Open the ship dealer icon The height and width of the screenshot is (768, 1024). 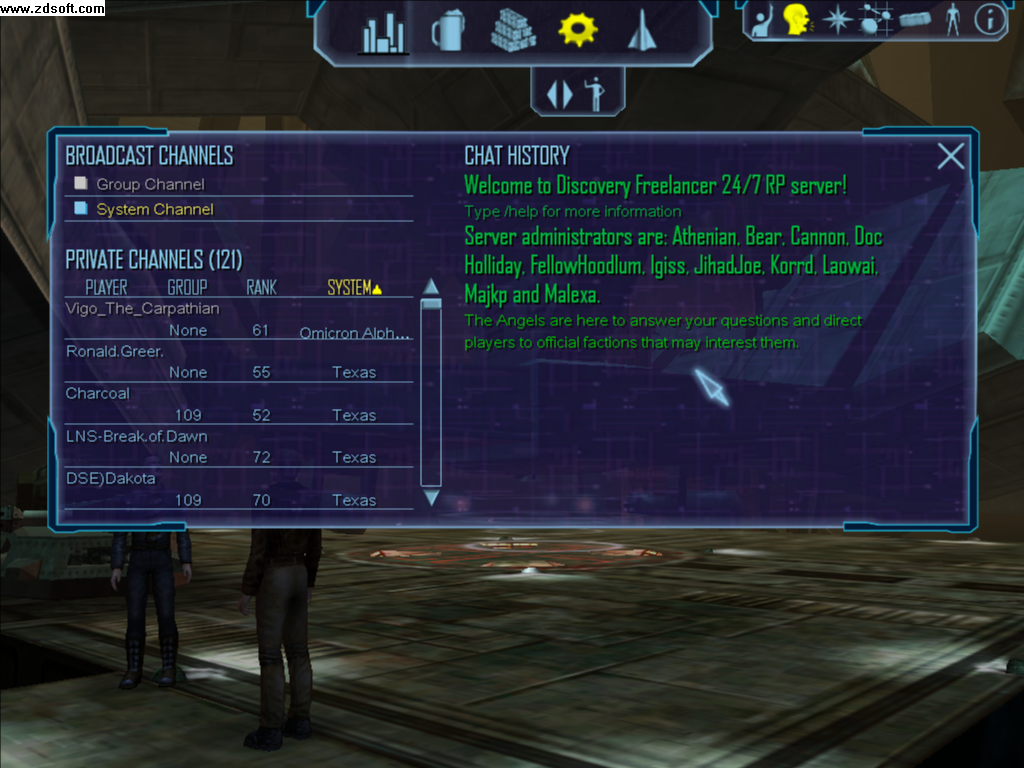coord(640,33)
